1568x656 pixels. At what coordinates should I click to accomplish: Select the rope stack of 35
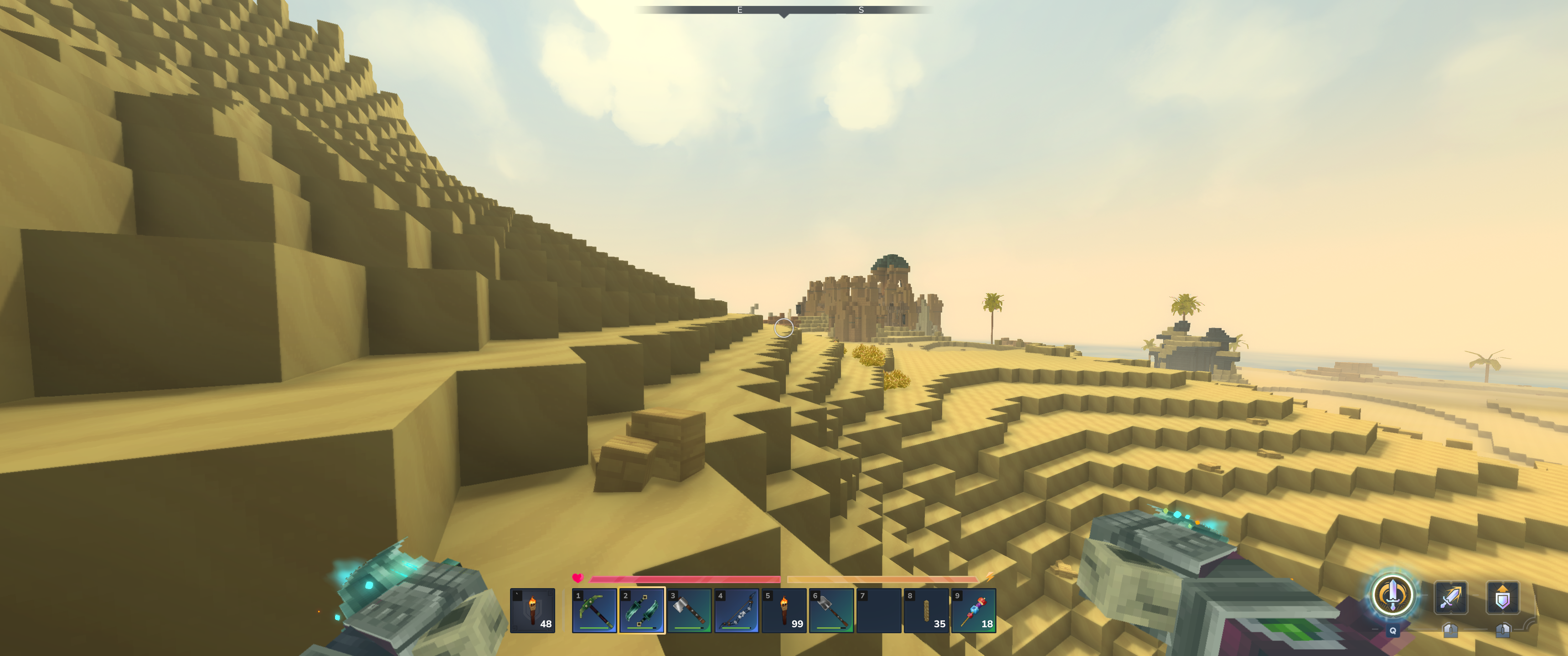click(926, 610)
